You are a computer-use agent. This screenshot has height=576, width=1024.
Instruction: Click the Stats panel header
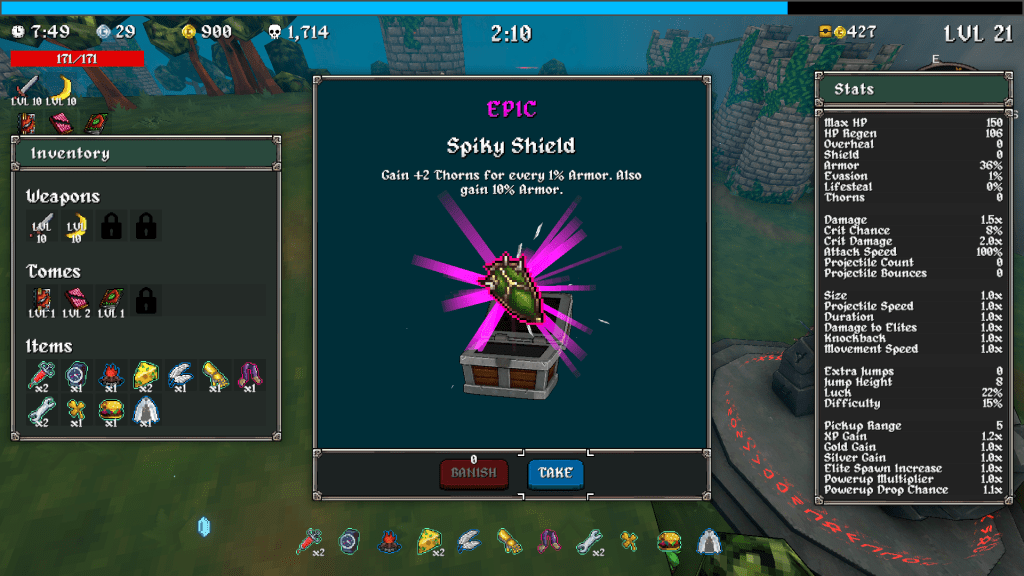point(912,89)
